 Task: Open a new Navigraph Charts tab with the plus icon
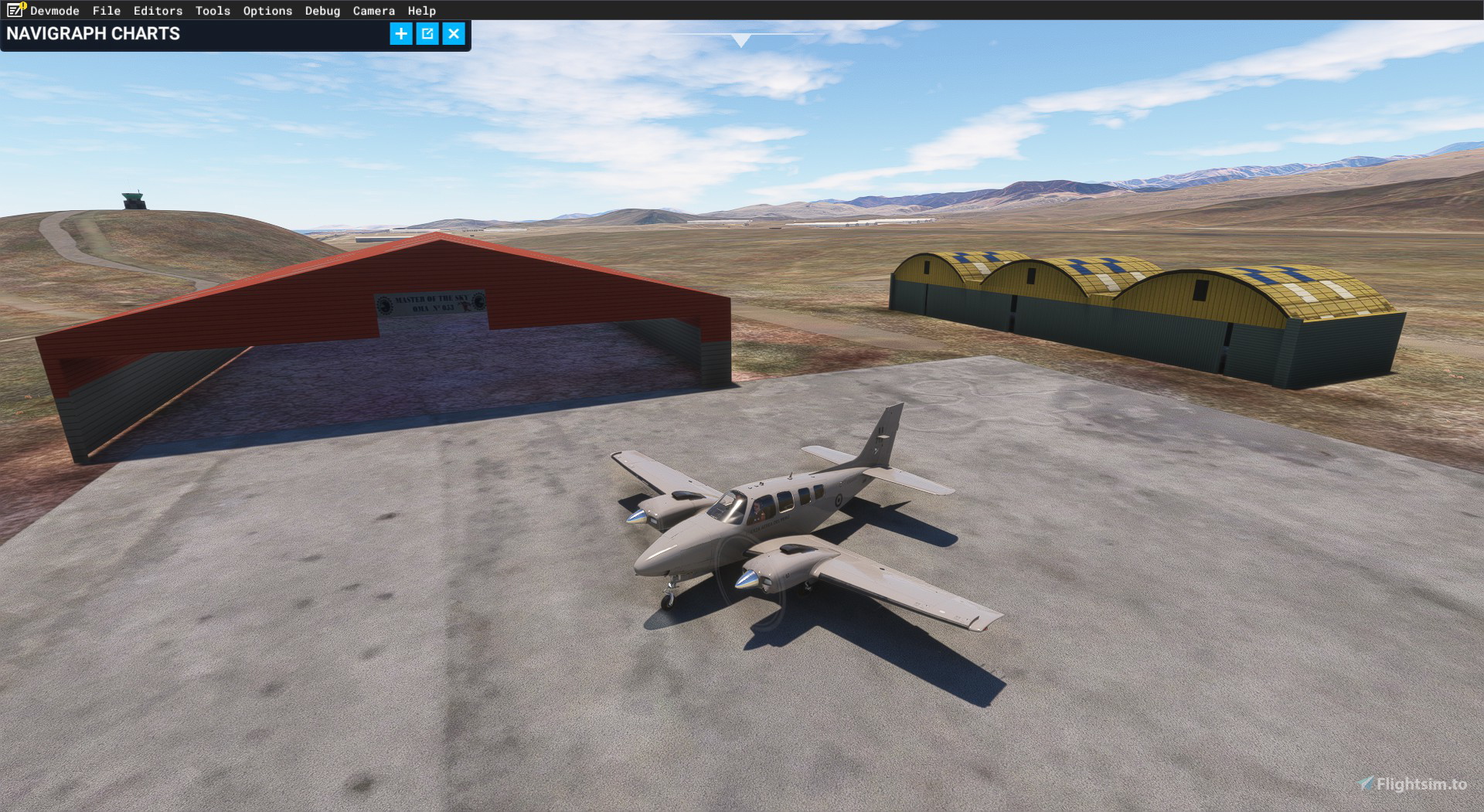[x=400, y=34]
